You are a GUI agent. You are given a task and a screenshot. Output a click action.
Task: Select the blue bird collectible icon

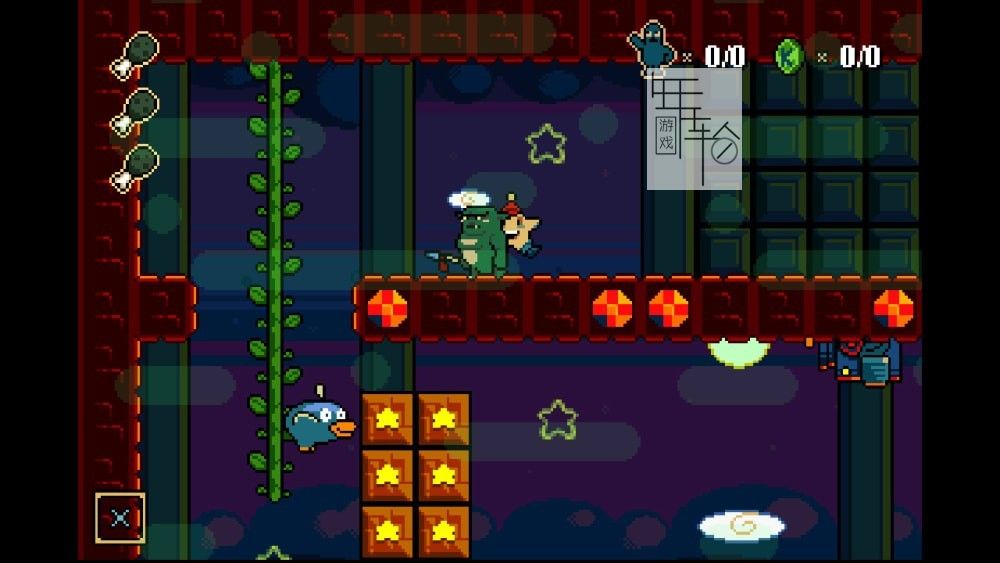click(652, 49)
